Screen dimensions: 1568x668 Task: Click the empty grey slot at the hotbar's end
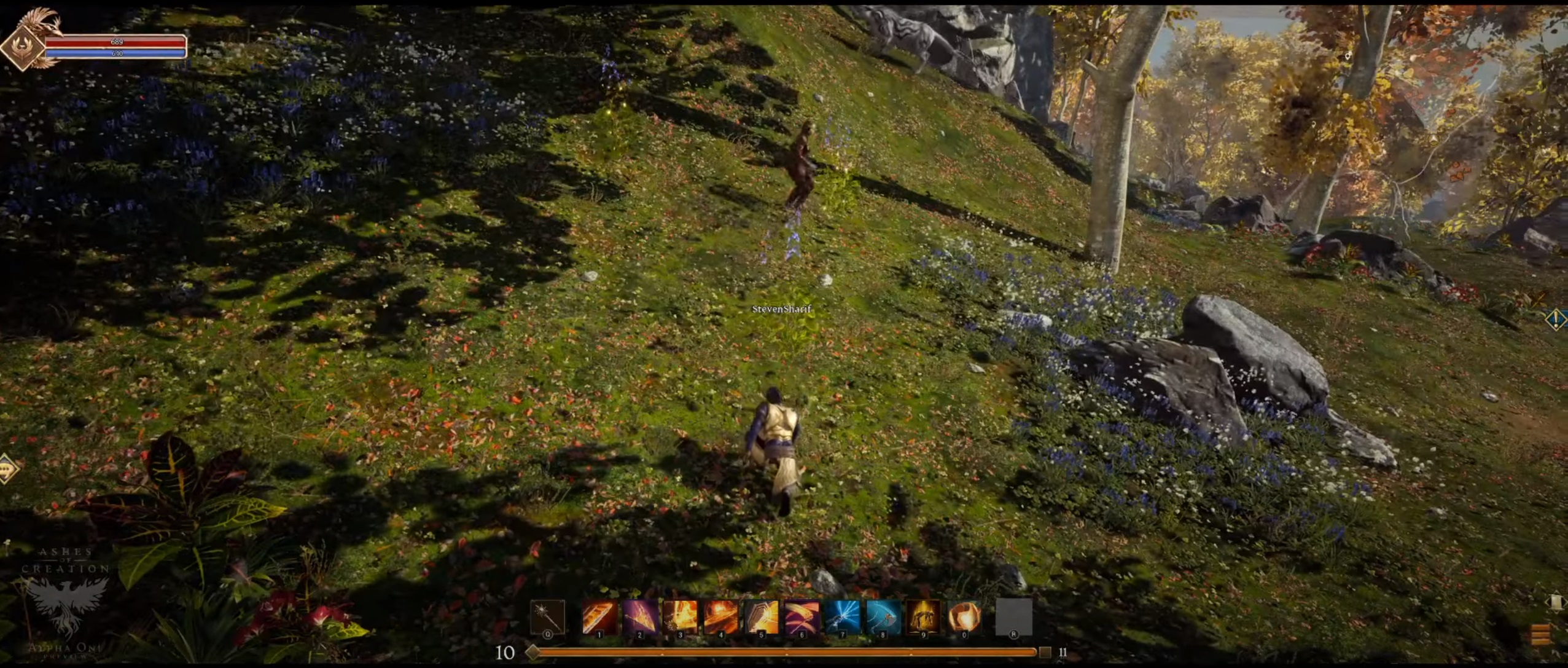pyautogui.click(x=1013, y=617)
